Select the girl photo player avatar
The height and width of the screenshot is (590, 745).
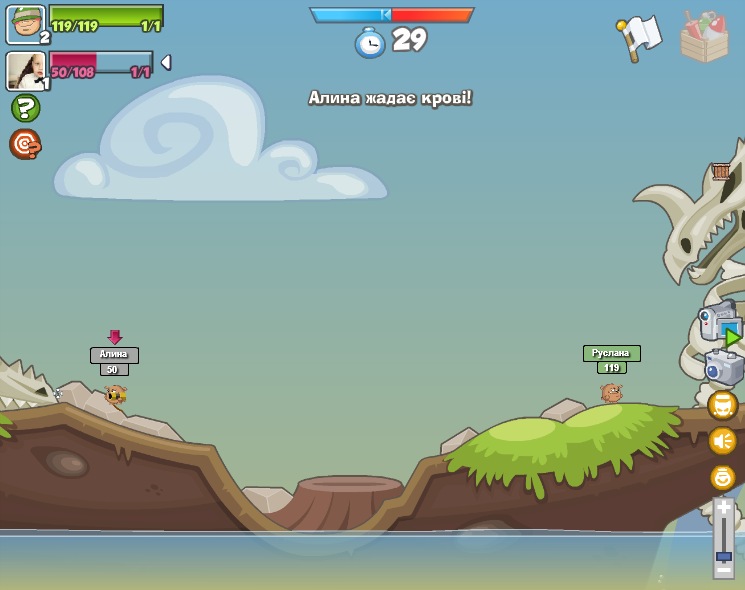26,71
